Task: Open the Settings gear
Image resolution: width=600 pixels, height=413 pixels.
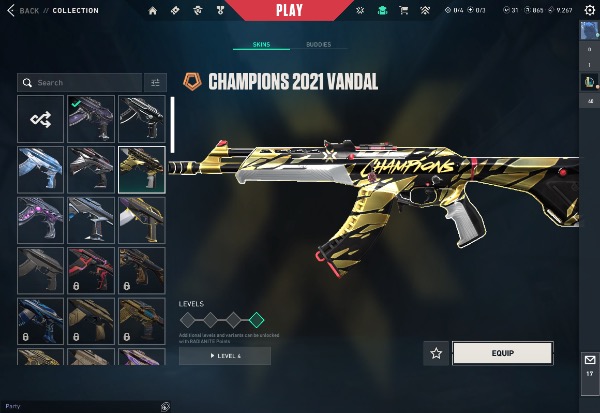Action: (x=590, y=11)
